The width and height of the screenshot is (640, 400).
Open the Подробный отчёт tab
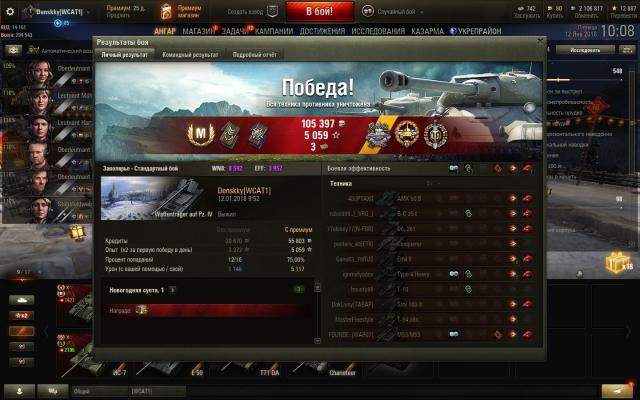coord(255,54)
